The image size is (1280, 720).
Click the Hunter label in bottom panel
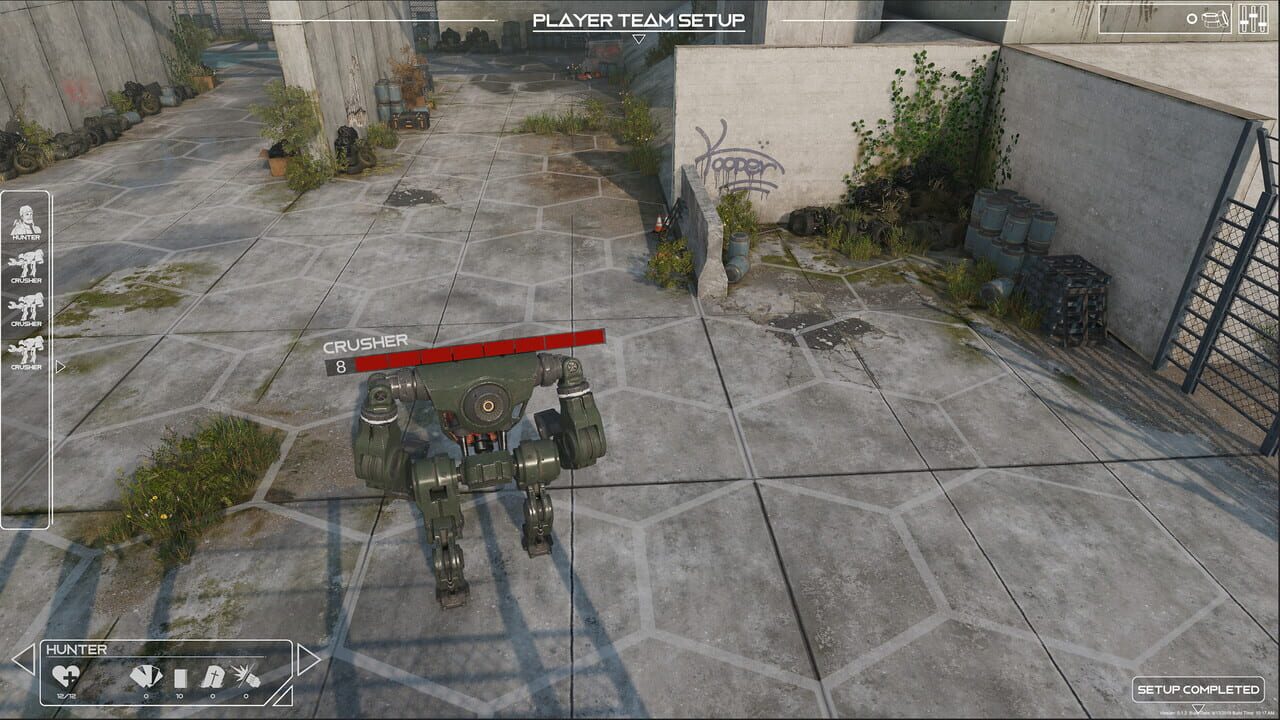(77, 650)
